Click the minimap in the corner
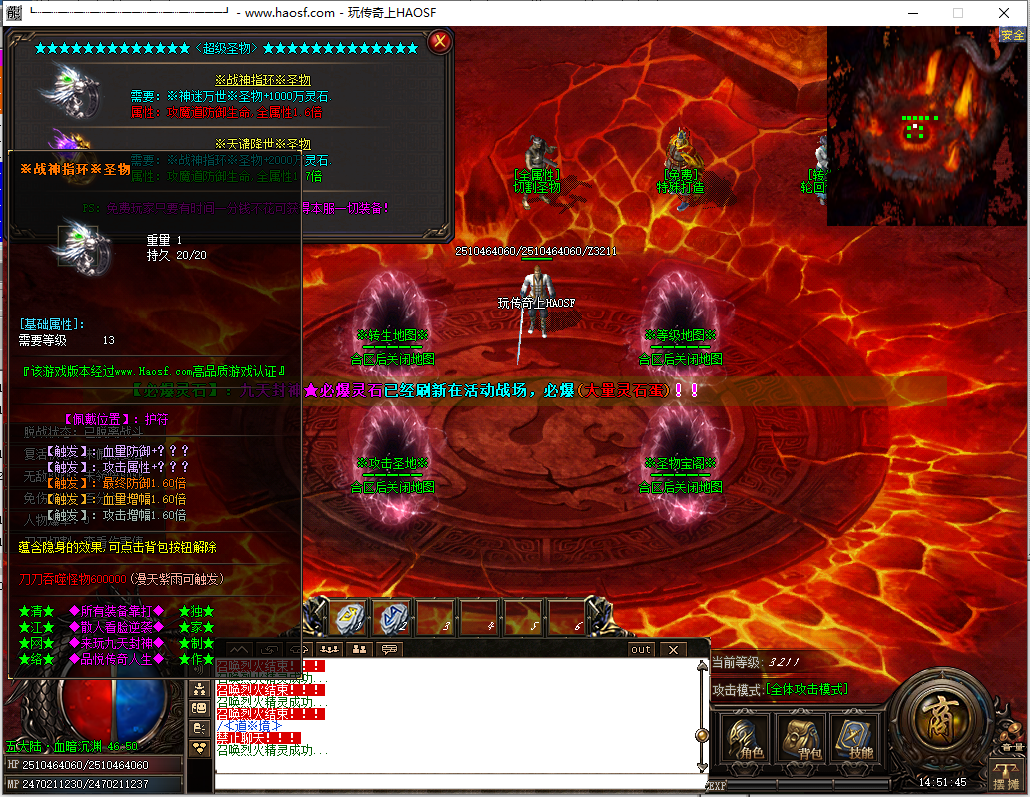The width and height of the screenshot is (1030, 797). tap(925, 126)
